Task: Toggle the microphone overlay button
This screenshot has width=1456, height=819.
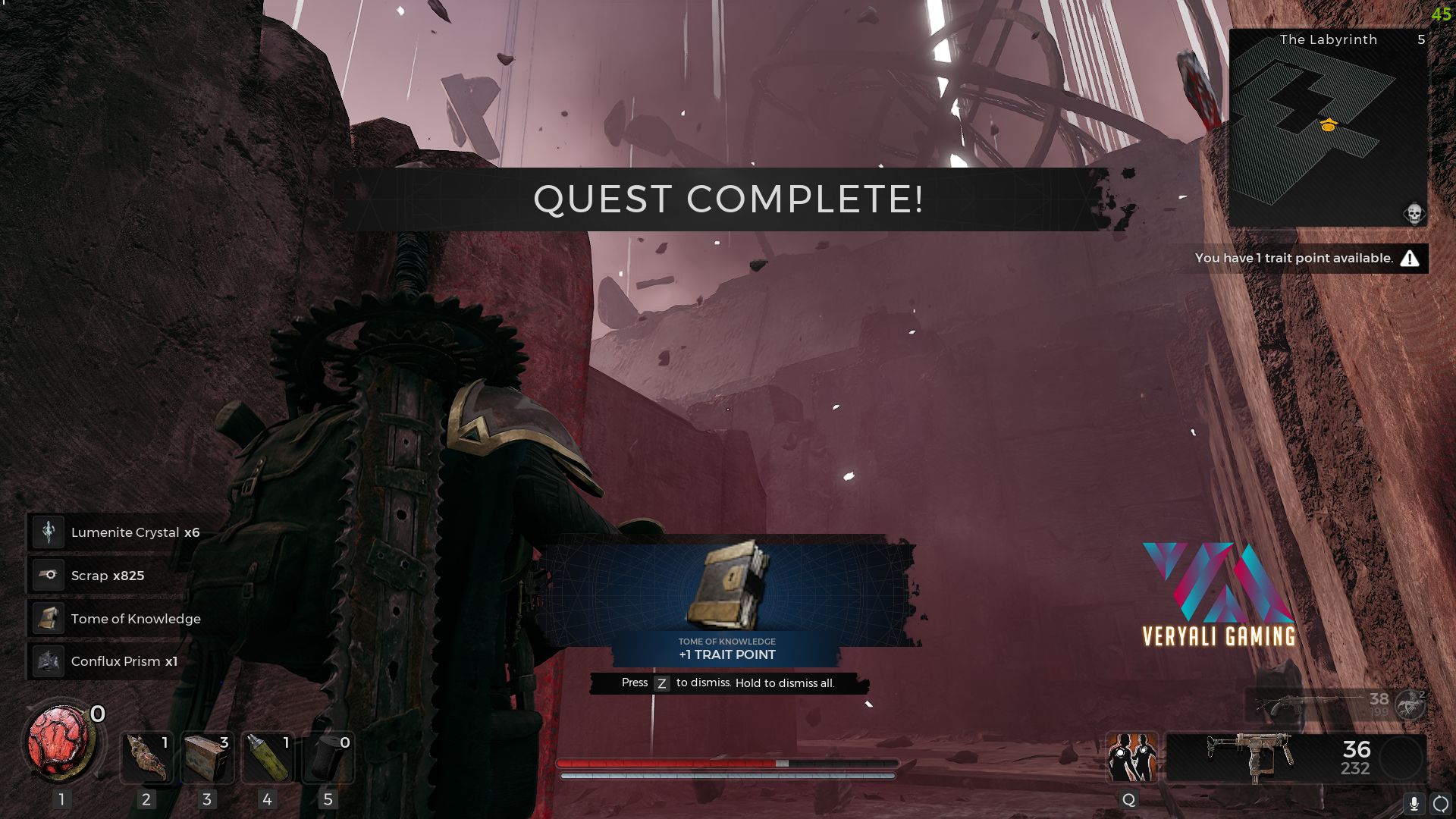Action: 1414,804
